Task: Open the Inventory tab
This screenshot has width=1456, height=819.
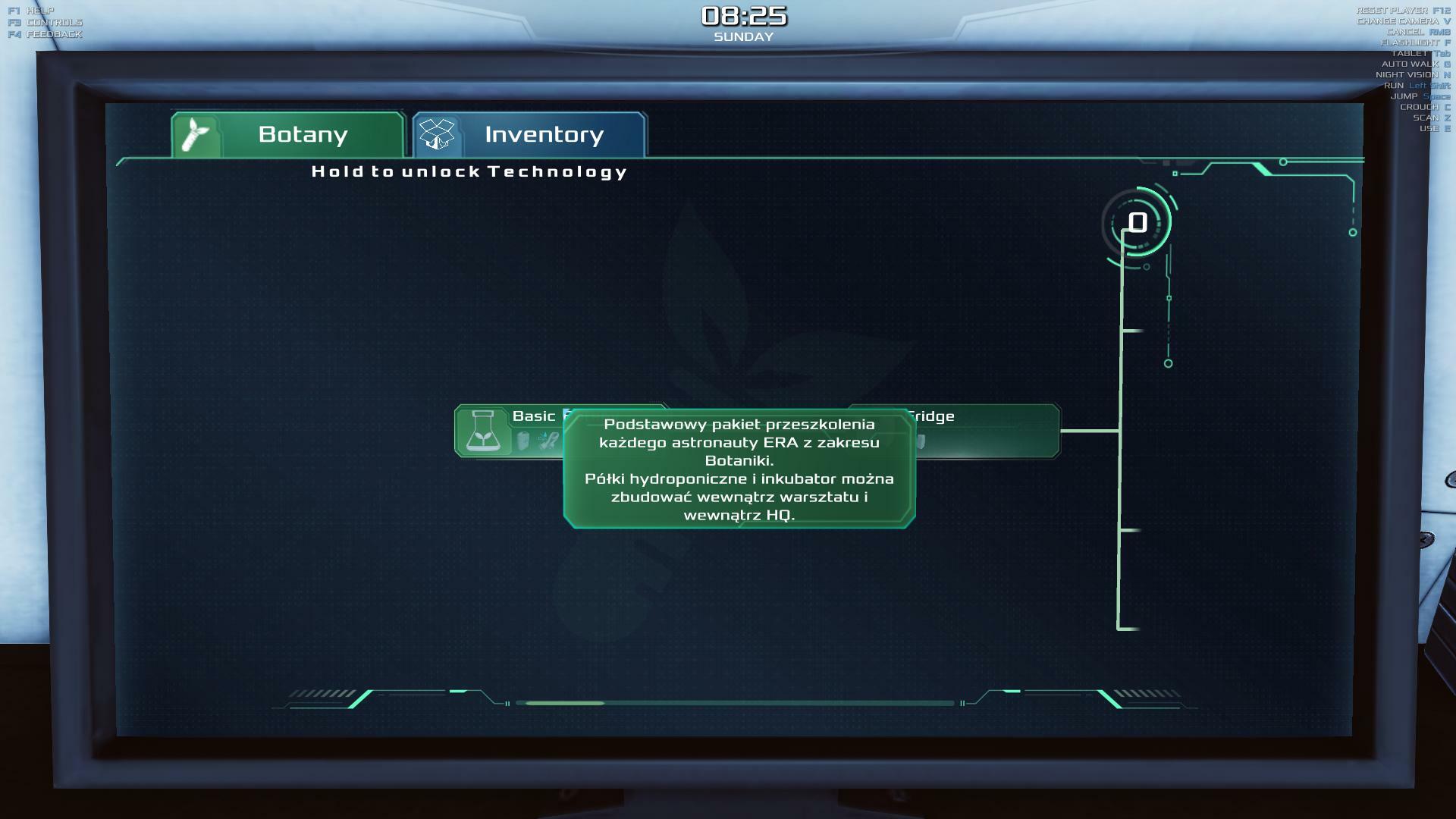Action: (x=529, y=135)
